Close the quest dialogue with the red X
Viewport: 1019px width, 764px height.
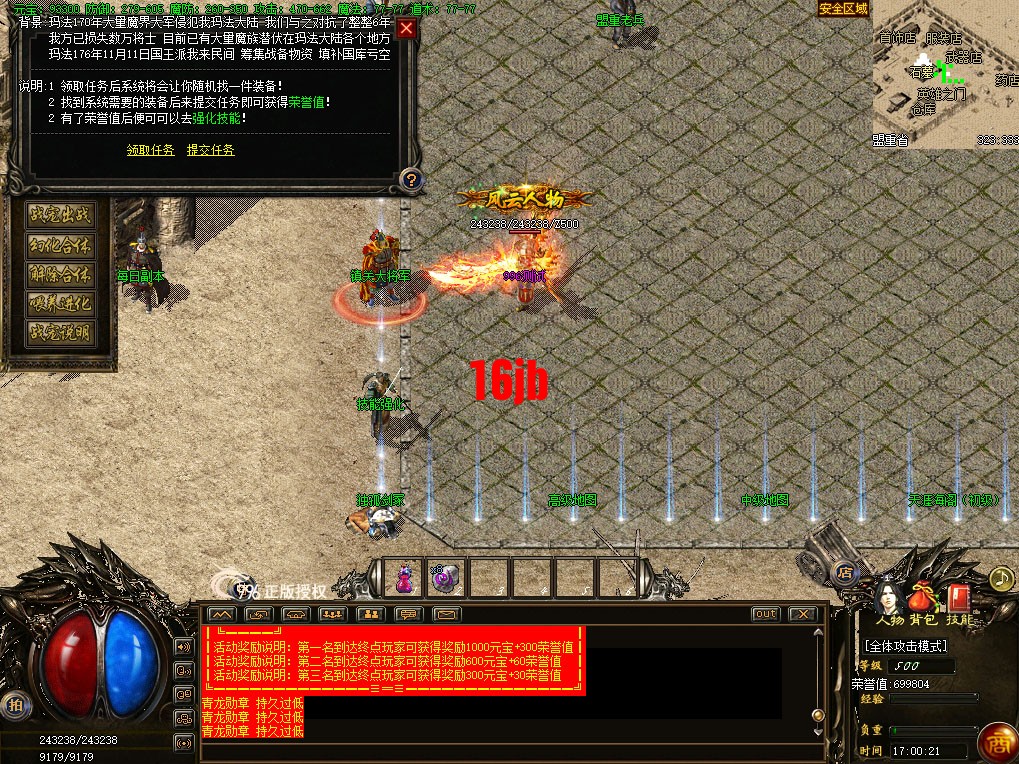click(x=406, y=28)
